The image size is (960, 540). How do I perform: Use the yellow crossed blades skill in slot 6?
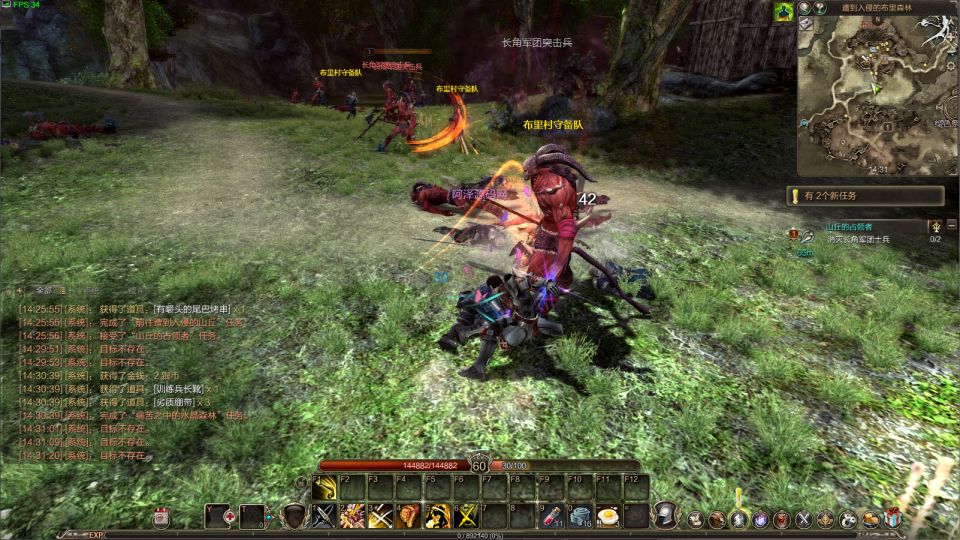[465, 516]
